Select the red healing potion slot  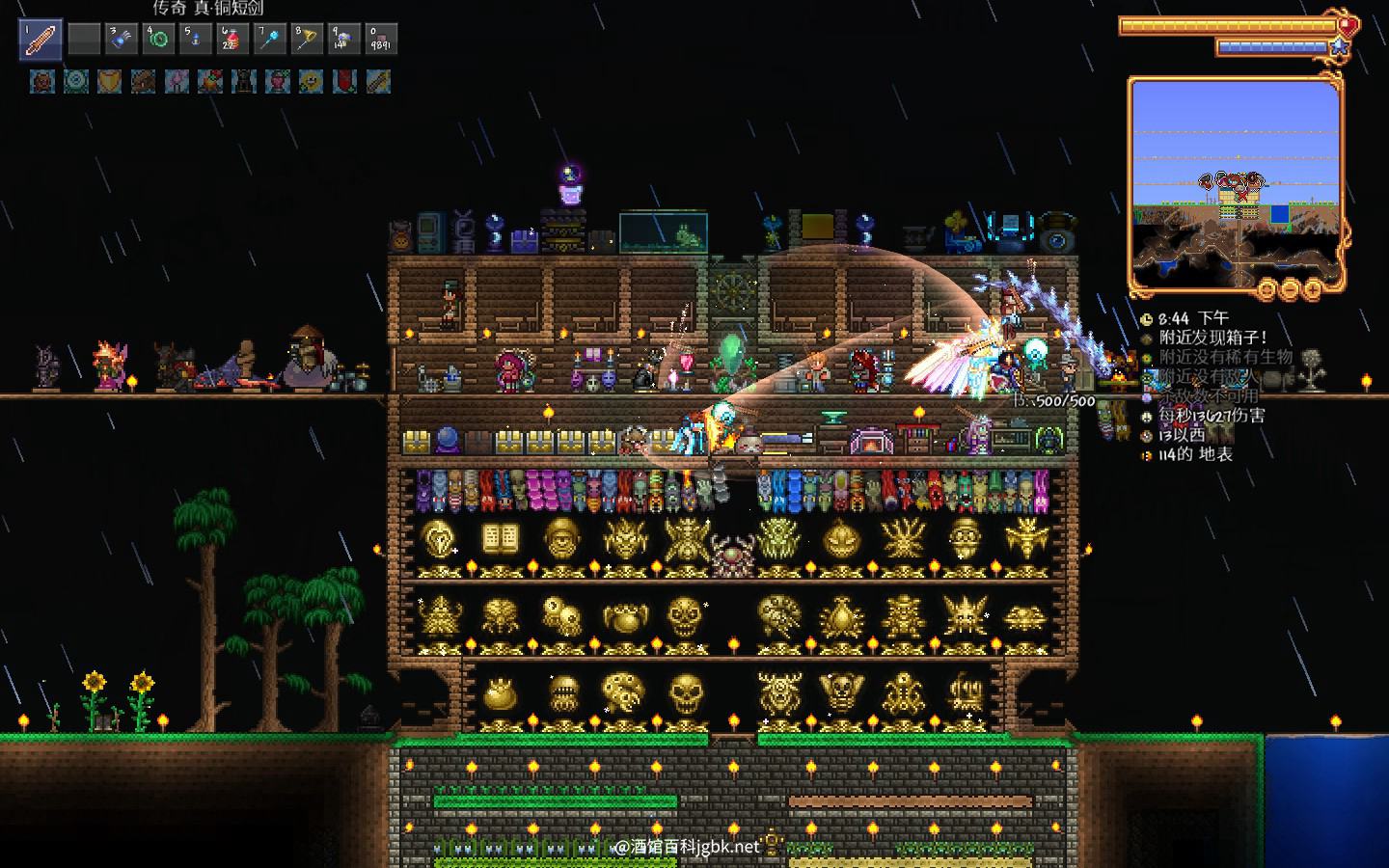(232, 40)
